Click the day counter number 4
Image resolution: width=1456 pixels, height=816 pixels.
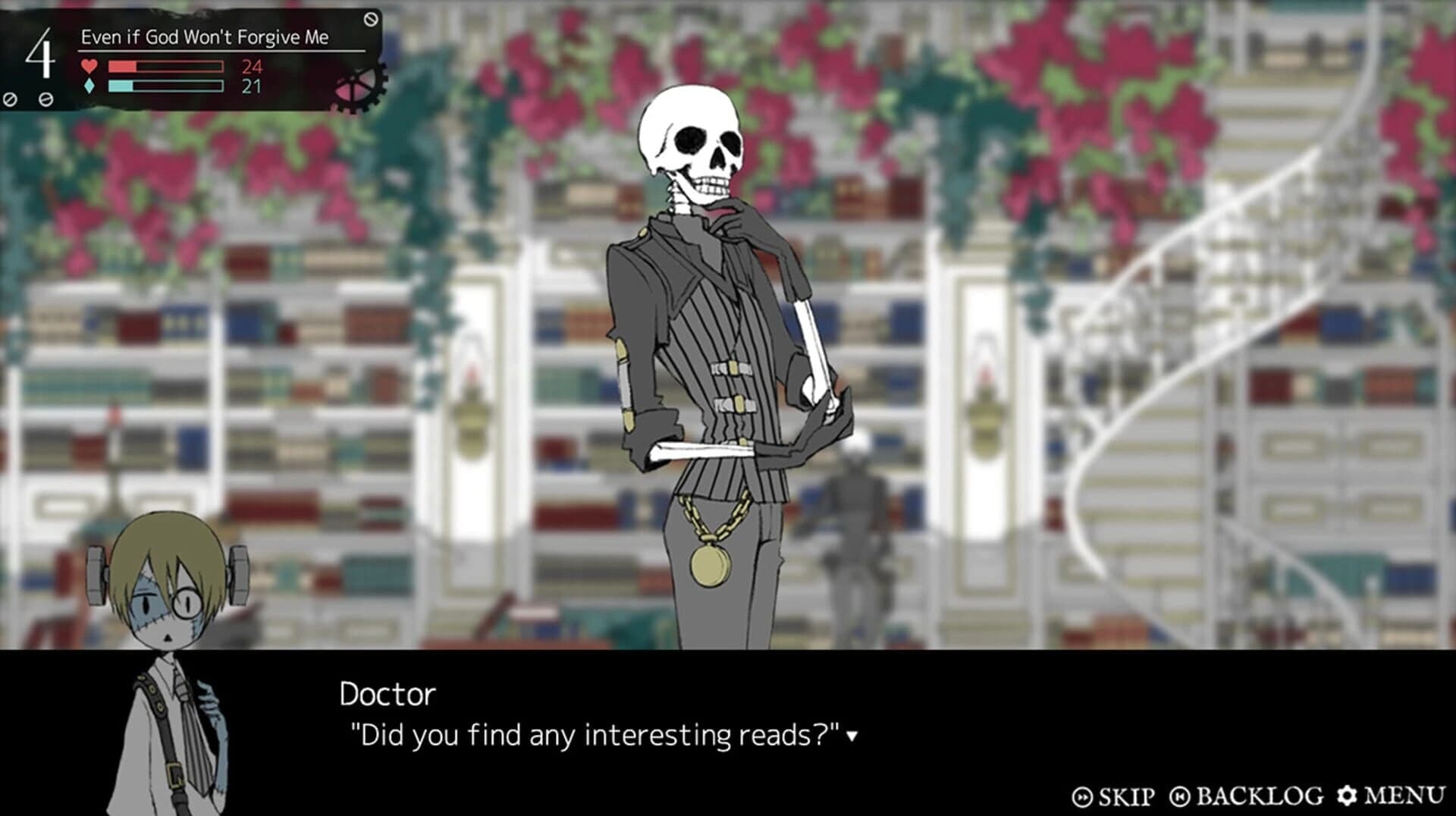(42, 55)
